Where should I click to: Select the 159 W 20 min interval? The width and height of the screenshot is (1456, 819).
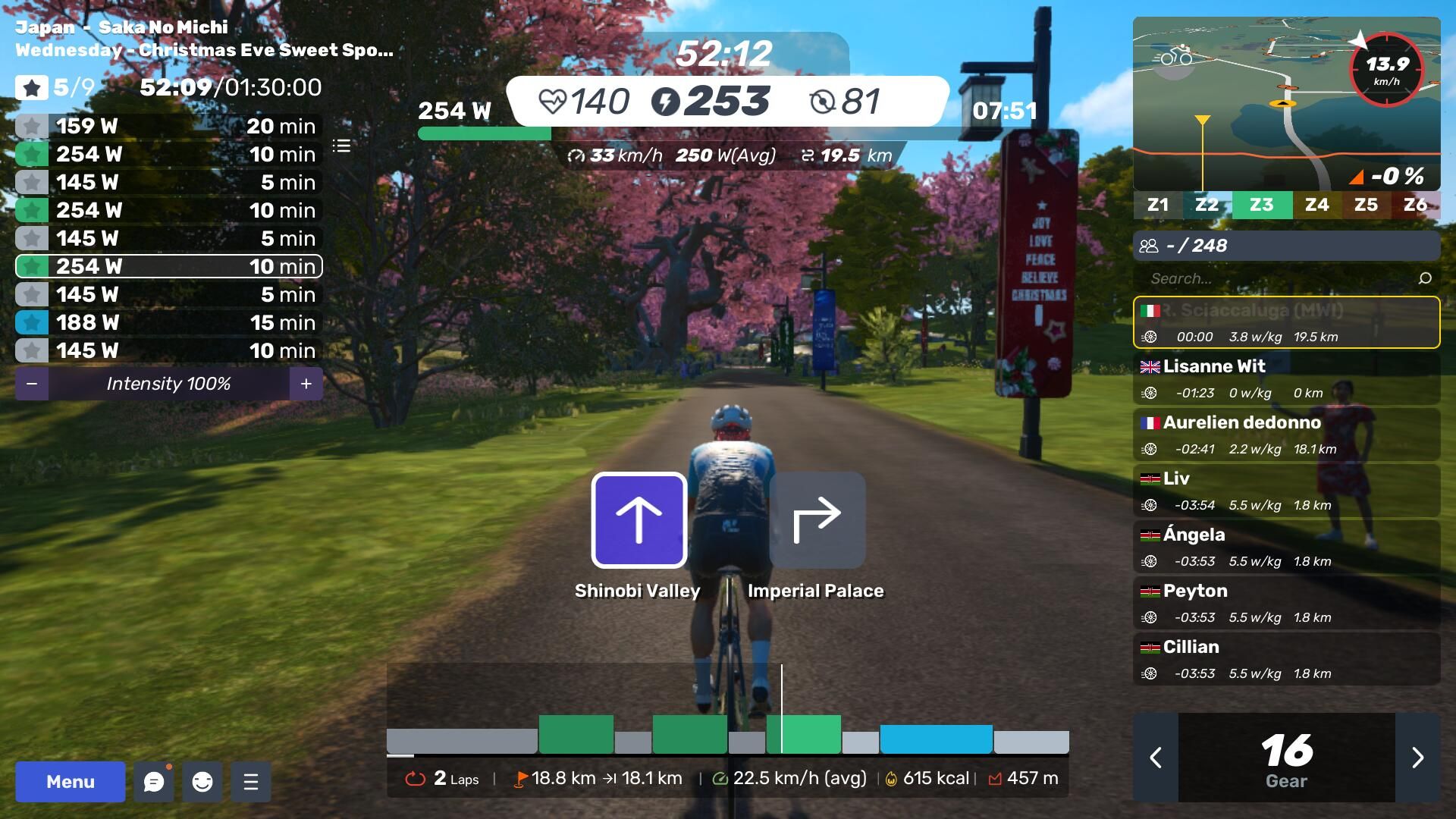click(x=168, y=126)
